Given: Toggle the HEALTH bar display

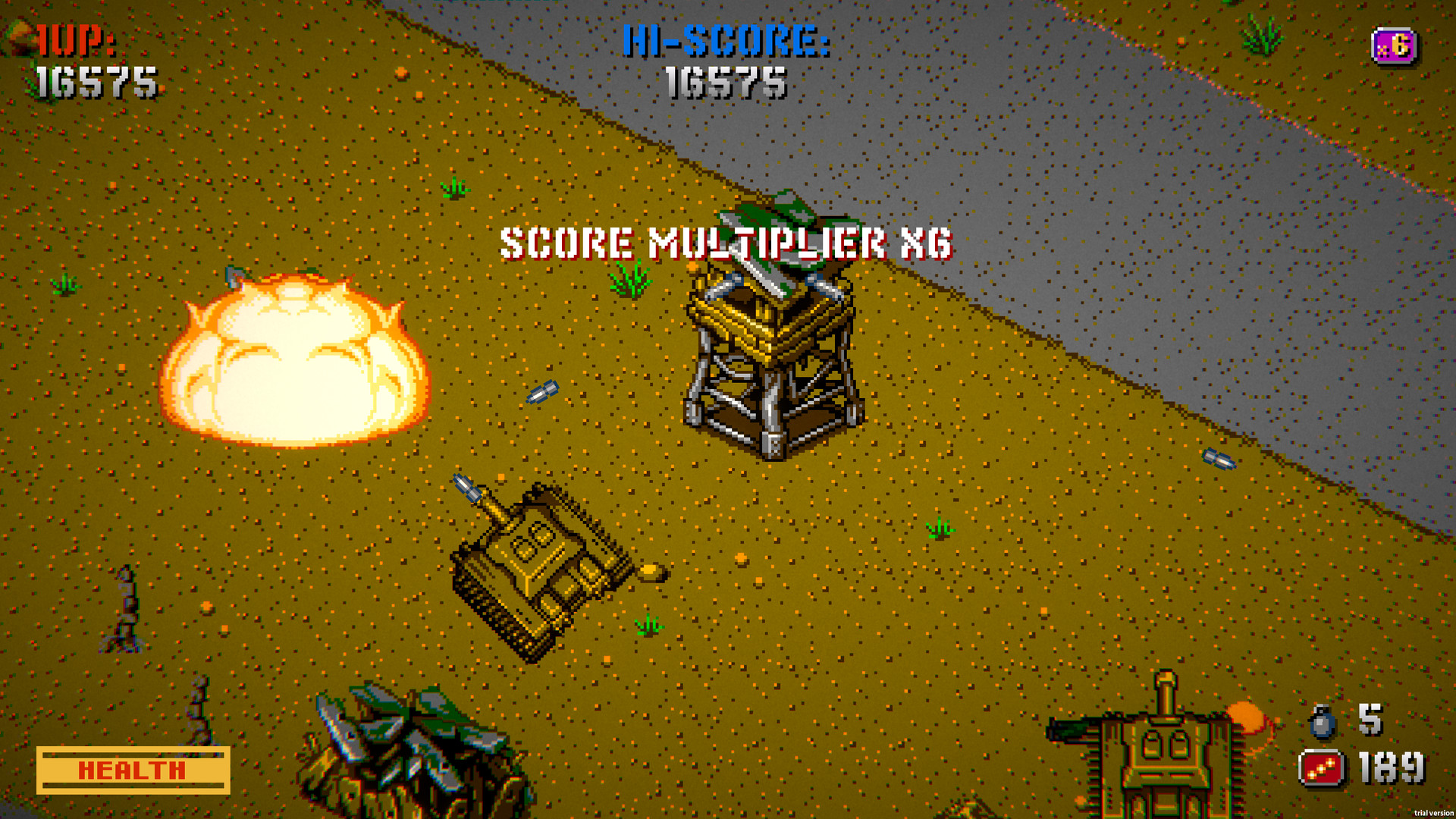Looking at the screenshot, I should coord(133,768).
